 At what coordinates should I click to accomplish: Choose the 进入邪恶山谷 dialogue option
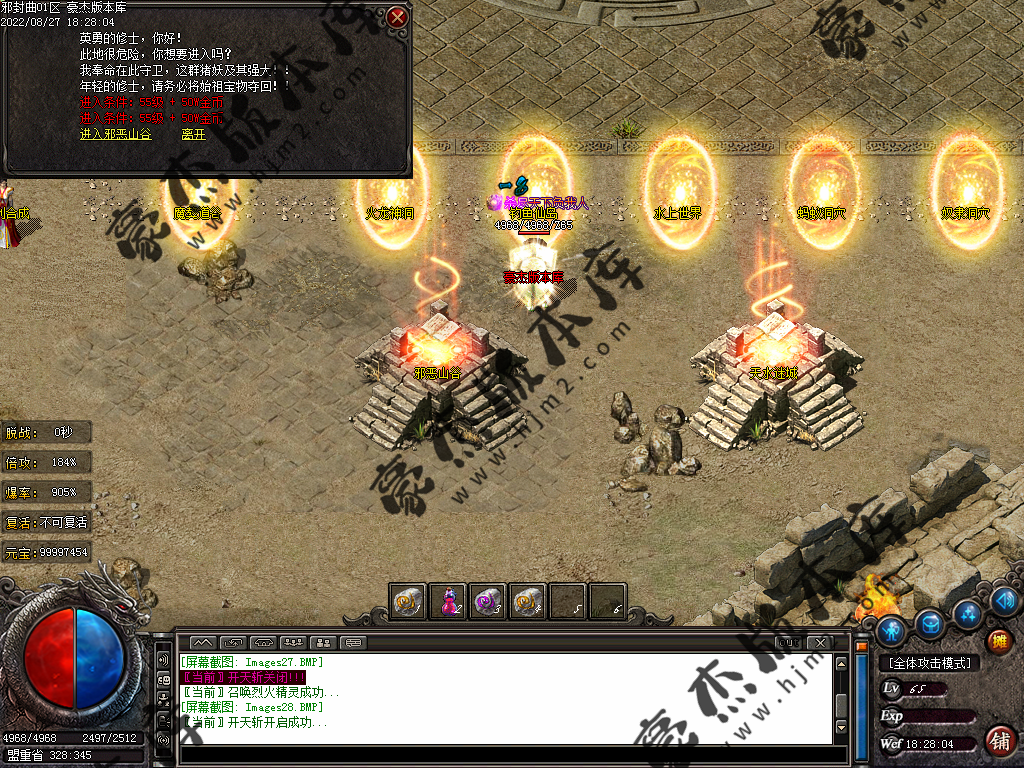tap(116, 134)
